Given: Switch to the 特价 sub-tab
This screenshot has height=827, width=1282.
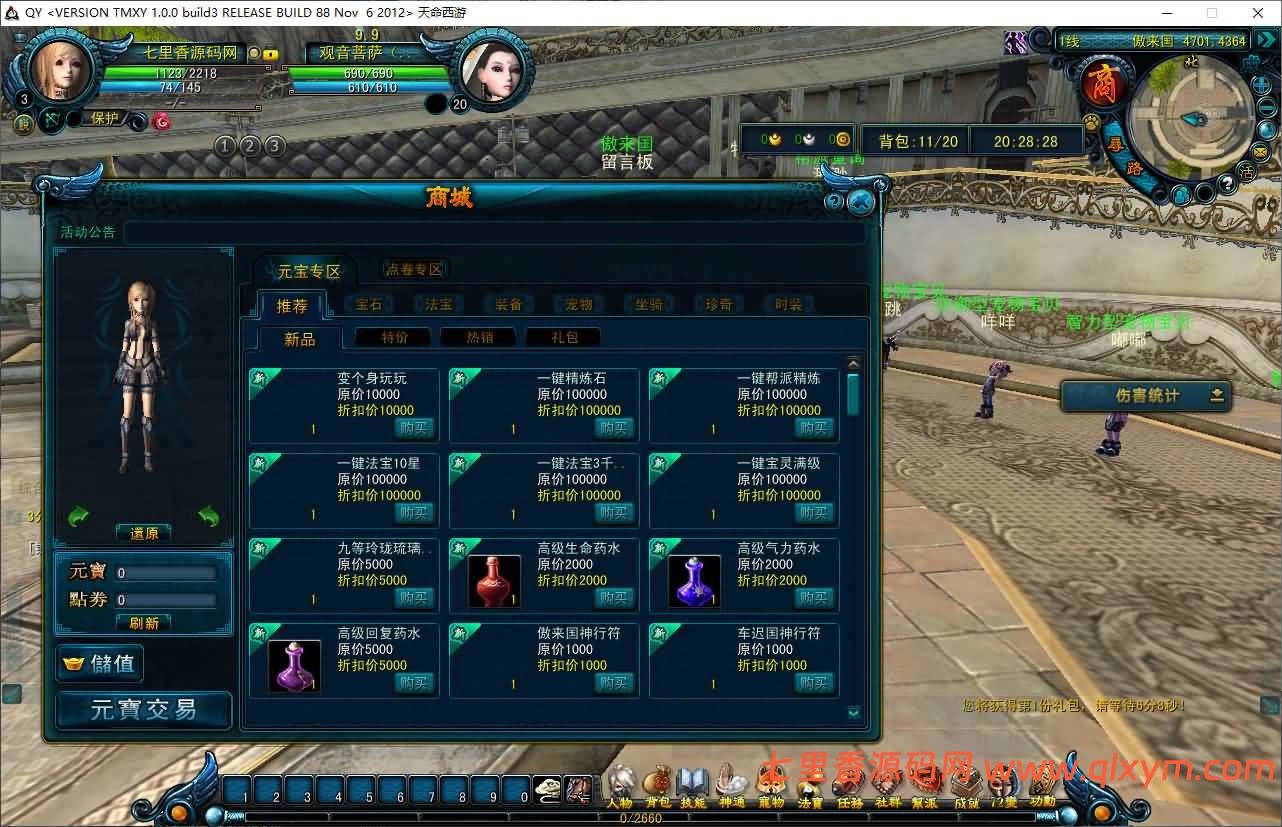Looking at the screenshot, I should [393, 338].
